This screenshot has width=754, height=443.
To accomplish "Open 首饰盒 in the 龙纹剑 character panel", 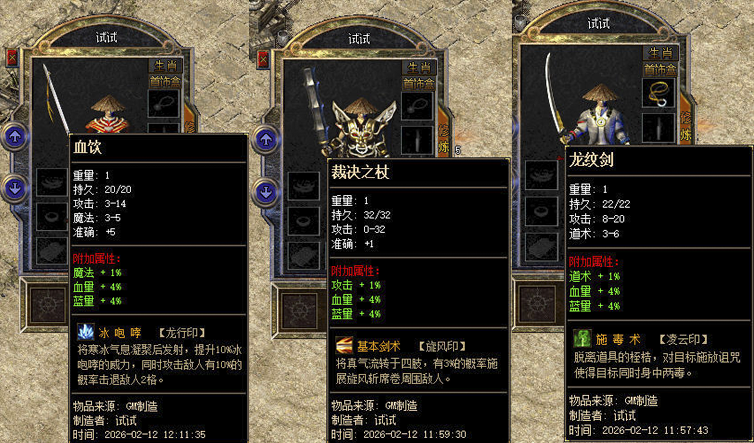I will [659, 69].
